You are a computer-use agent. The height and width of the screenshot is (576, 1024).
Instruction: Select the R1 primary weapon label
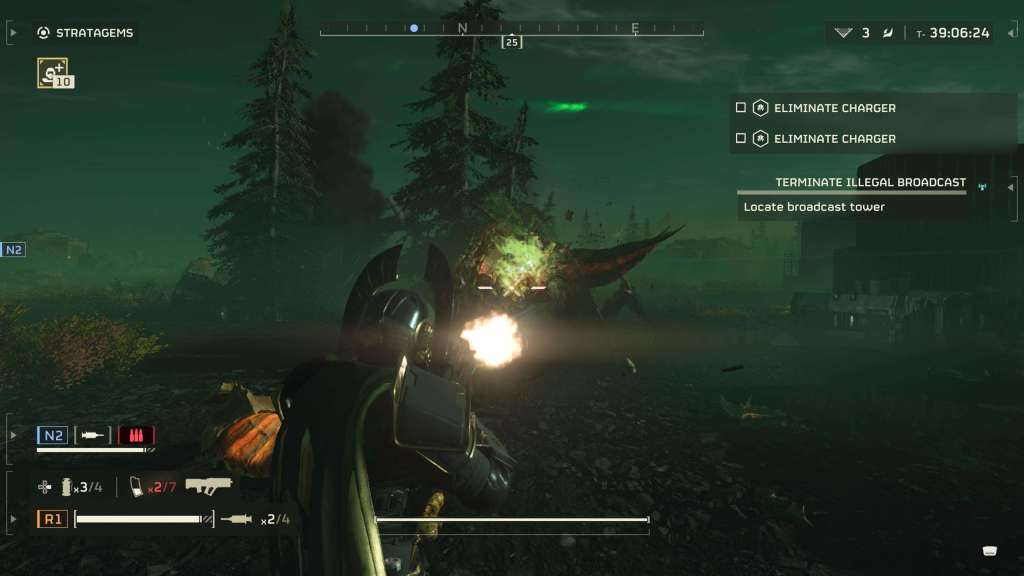click(52, 519)
